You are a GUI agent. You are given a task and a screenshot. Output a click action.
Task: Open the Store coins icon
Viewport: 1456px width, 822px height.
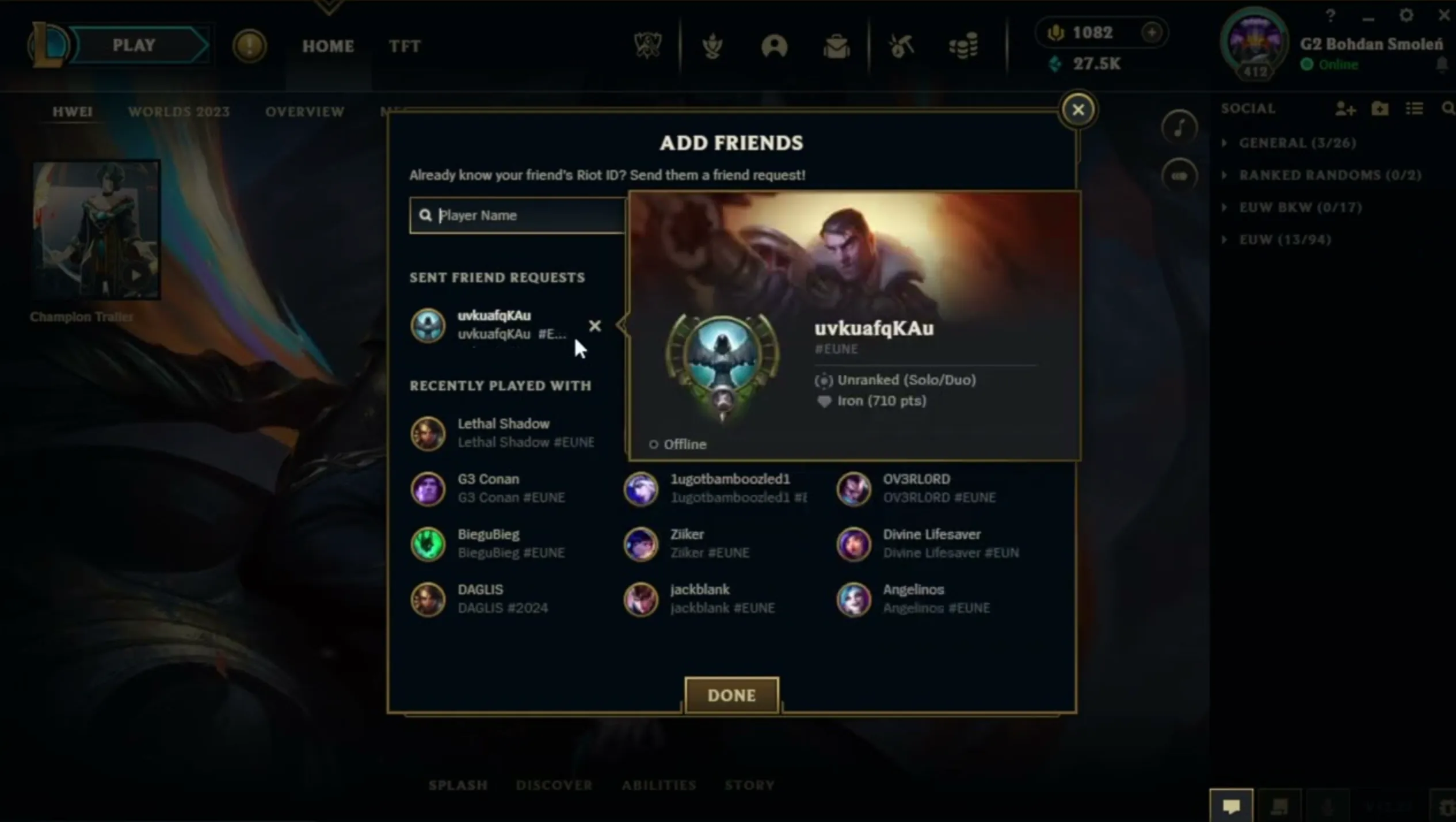tap(964, 46)
